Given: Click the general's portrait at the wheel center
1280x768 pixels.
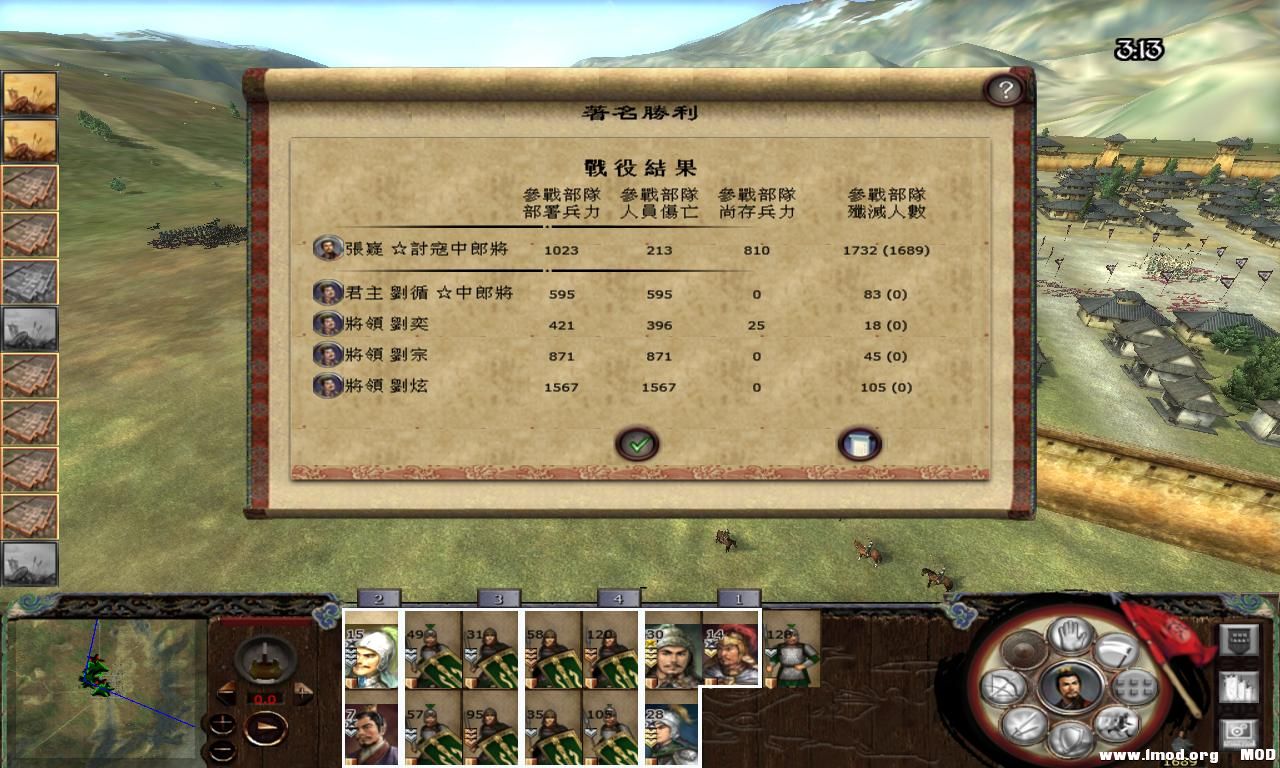Looking at the screenshot, I should coord(1069,688).
